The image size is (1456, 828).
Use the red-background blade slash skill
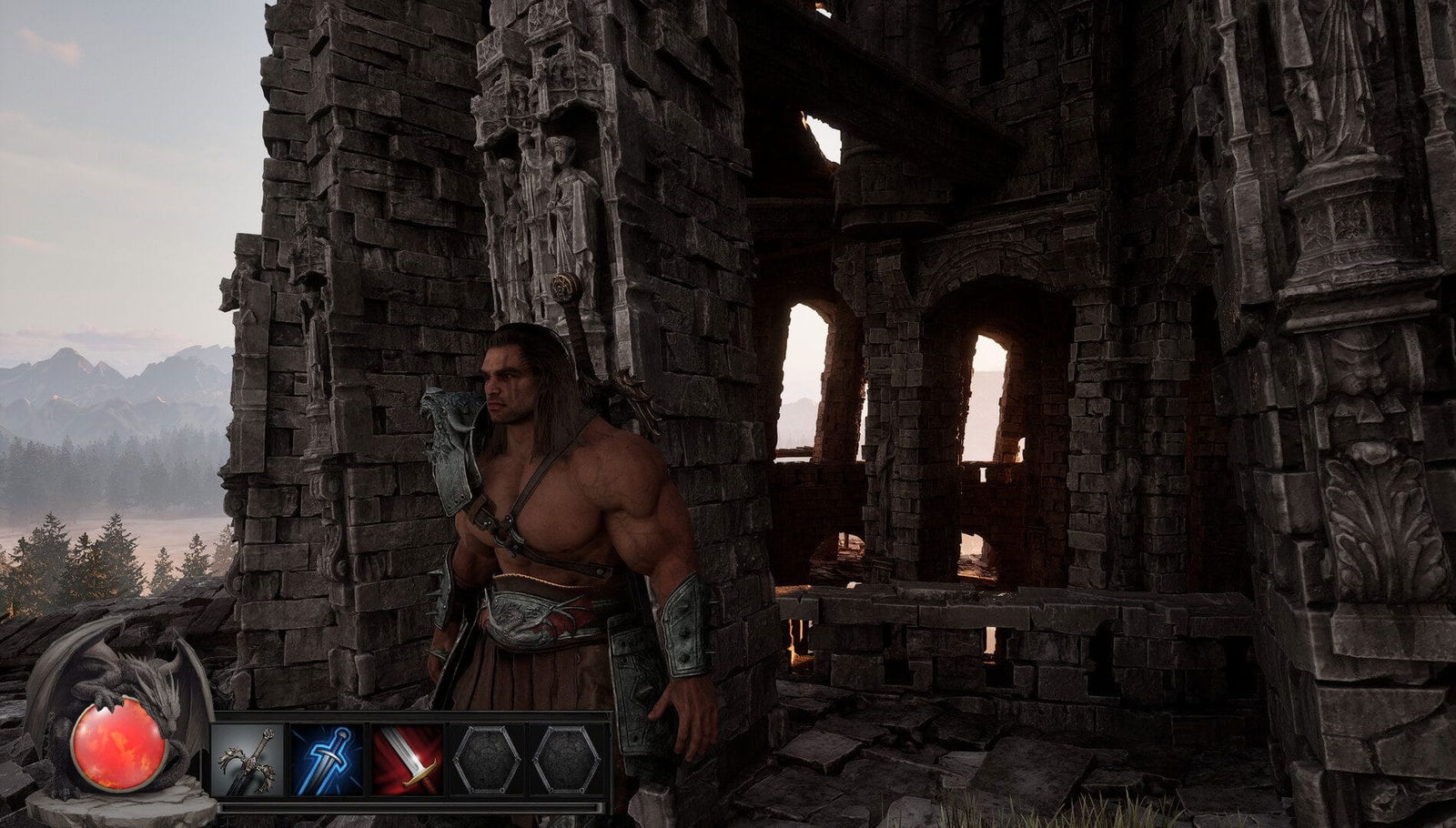point(407,761)
